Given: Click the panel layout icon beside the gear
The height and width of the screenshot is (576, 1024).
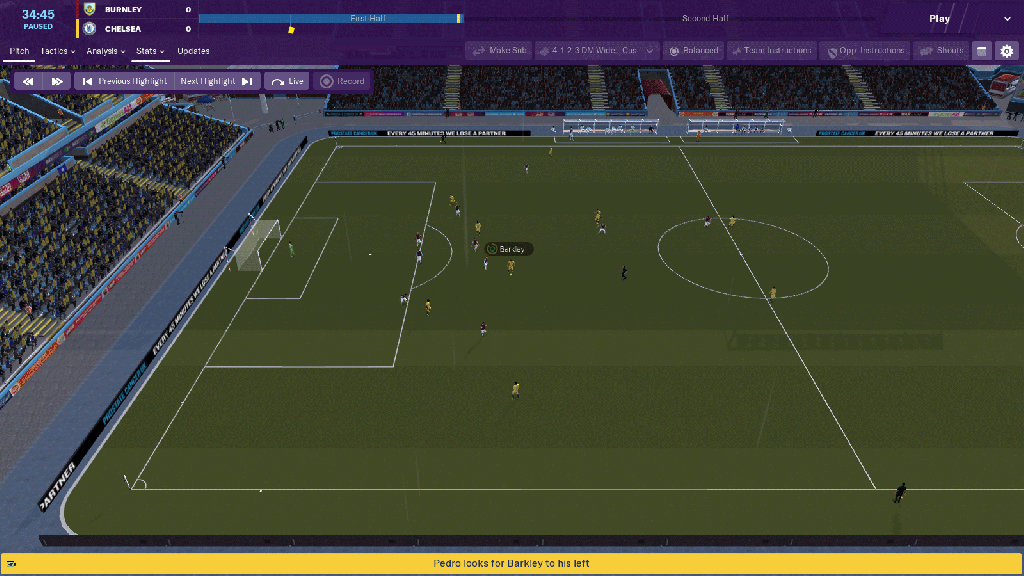Looking at the screenshot, I should tap(981, 50).
